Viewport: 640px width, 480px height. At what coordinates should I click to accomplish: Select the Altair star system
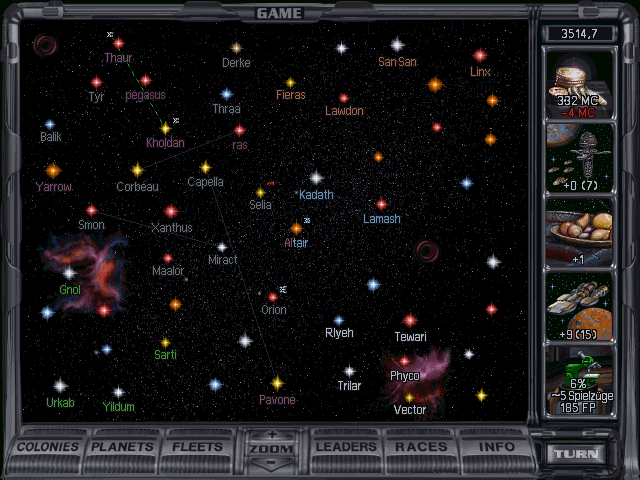pos(296,228)
